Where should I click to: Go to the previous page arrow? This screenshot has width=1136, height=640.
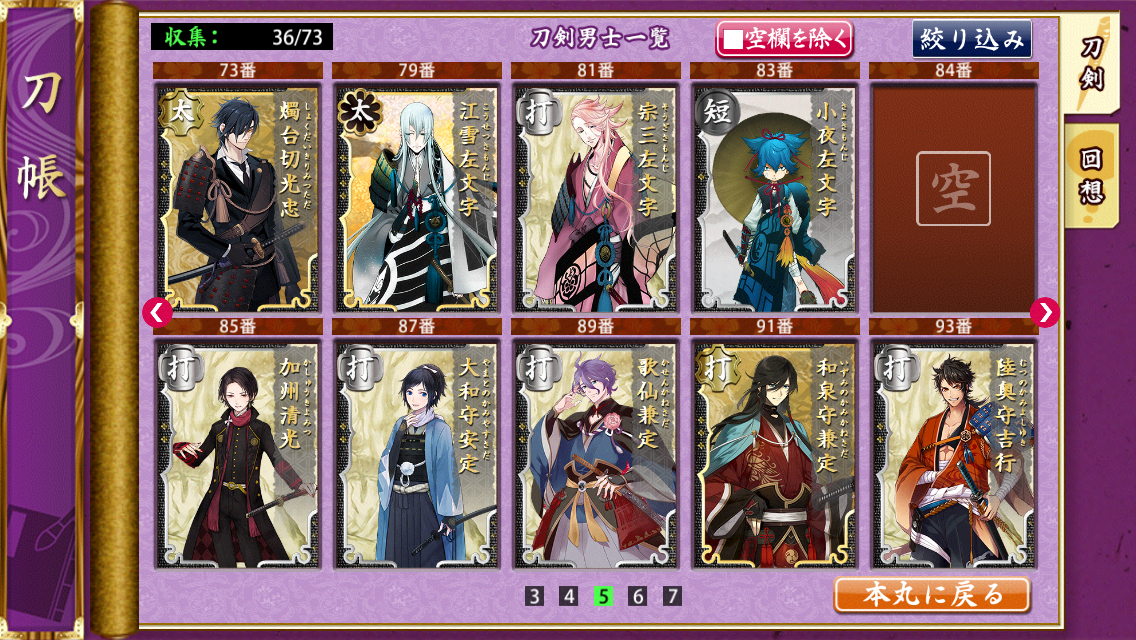pyautogui.click(x=157, y=312)
